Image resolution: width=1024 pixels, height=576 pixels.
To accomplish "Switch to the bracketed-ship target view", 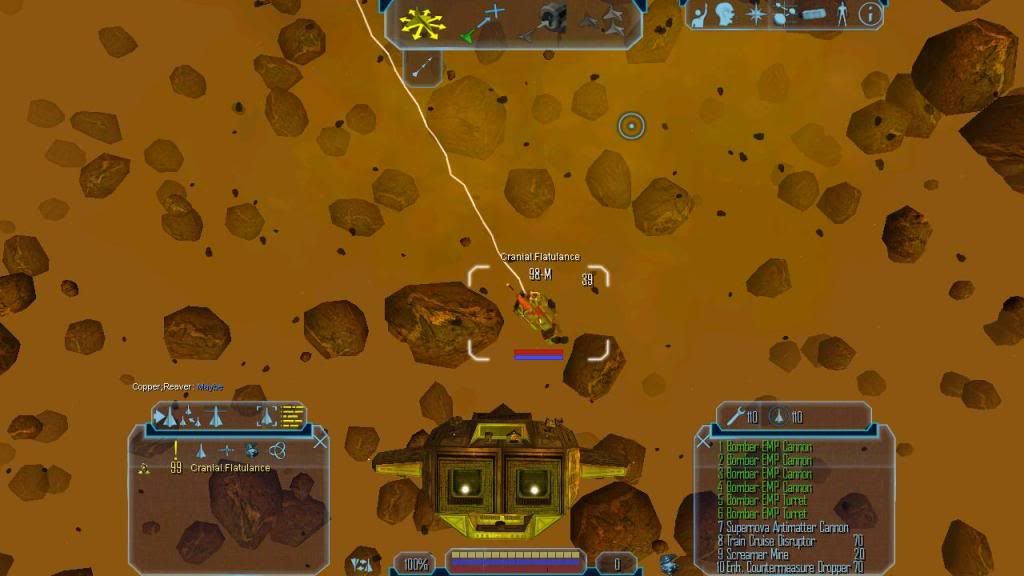I will (266, 415).
